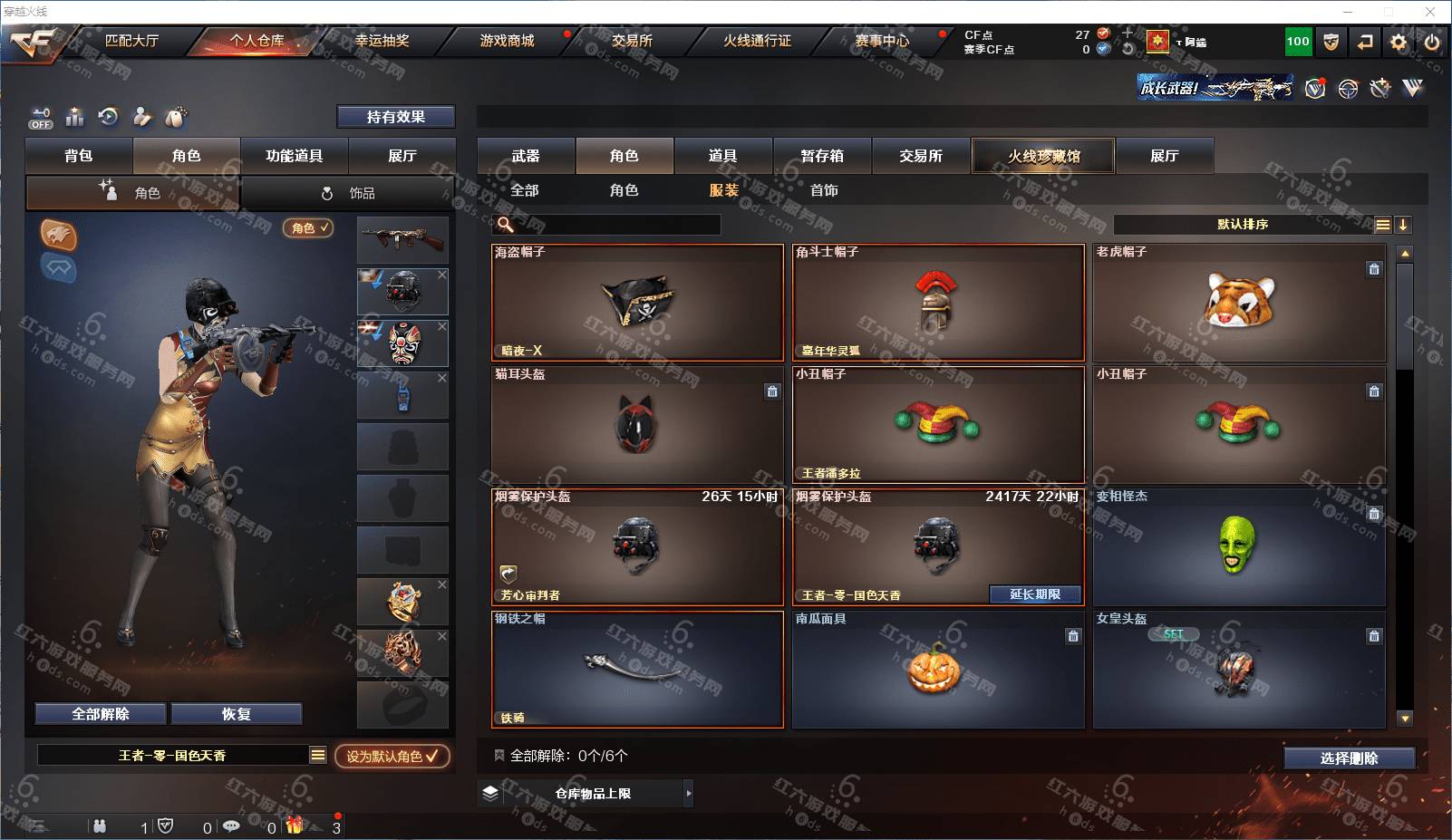The image size is (1452, 840).
Task: Switch to the 功能道具 tab
Action: pyautogui.click(x=294, y=156)
